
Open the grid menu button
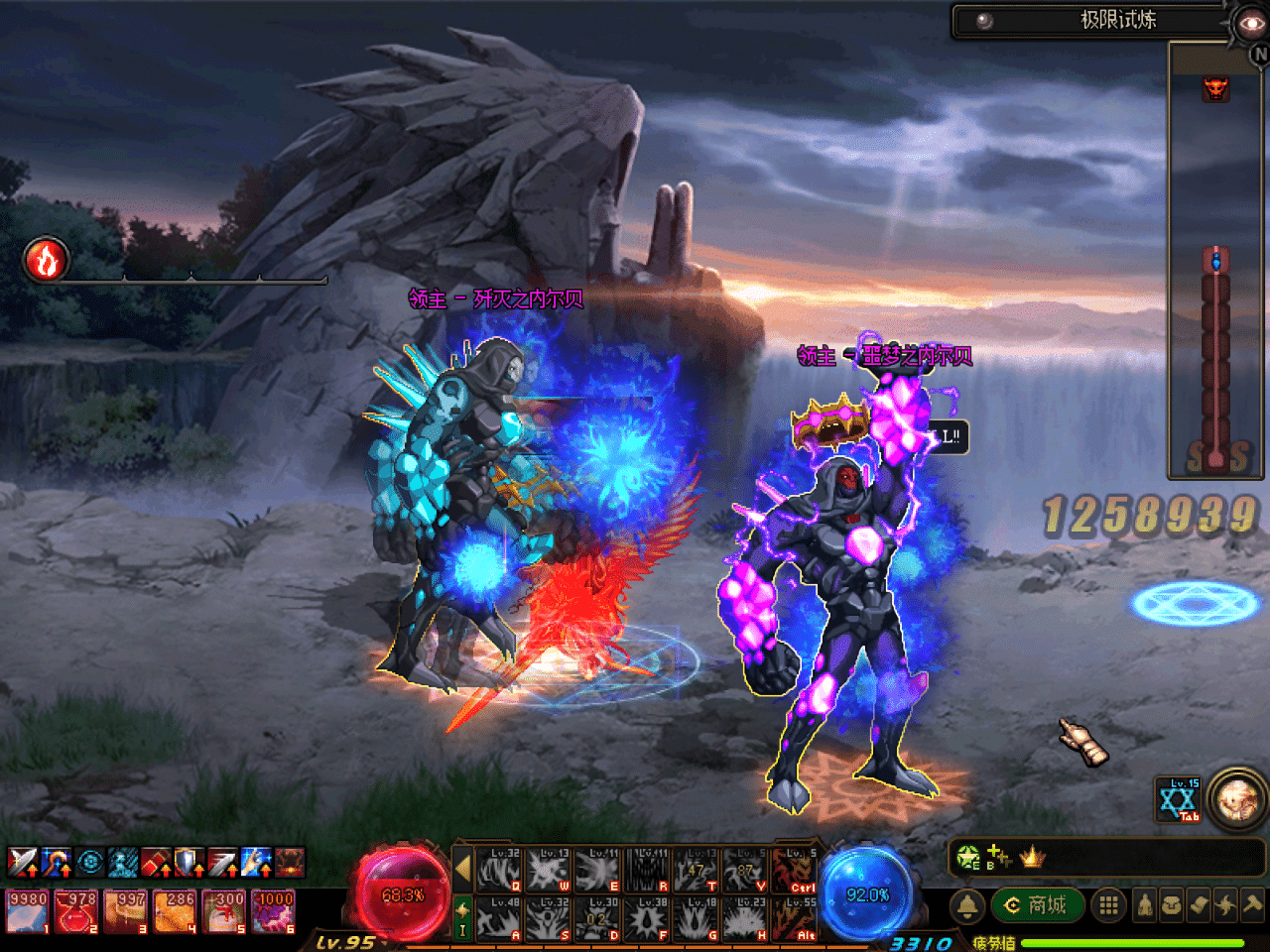point(1108,905)
